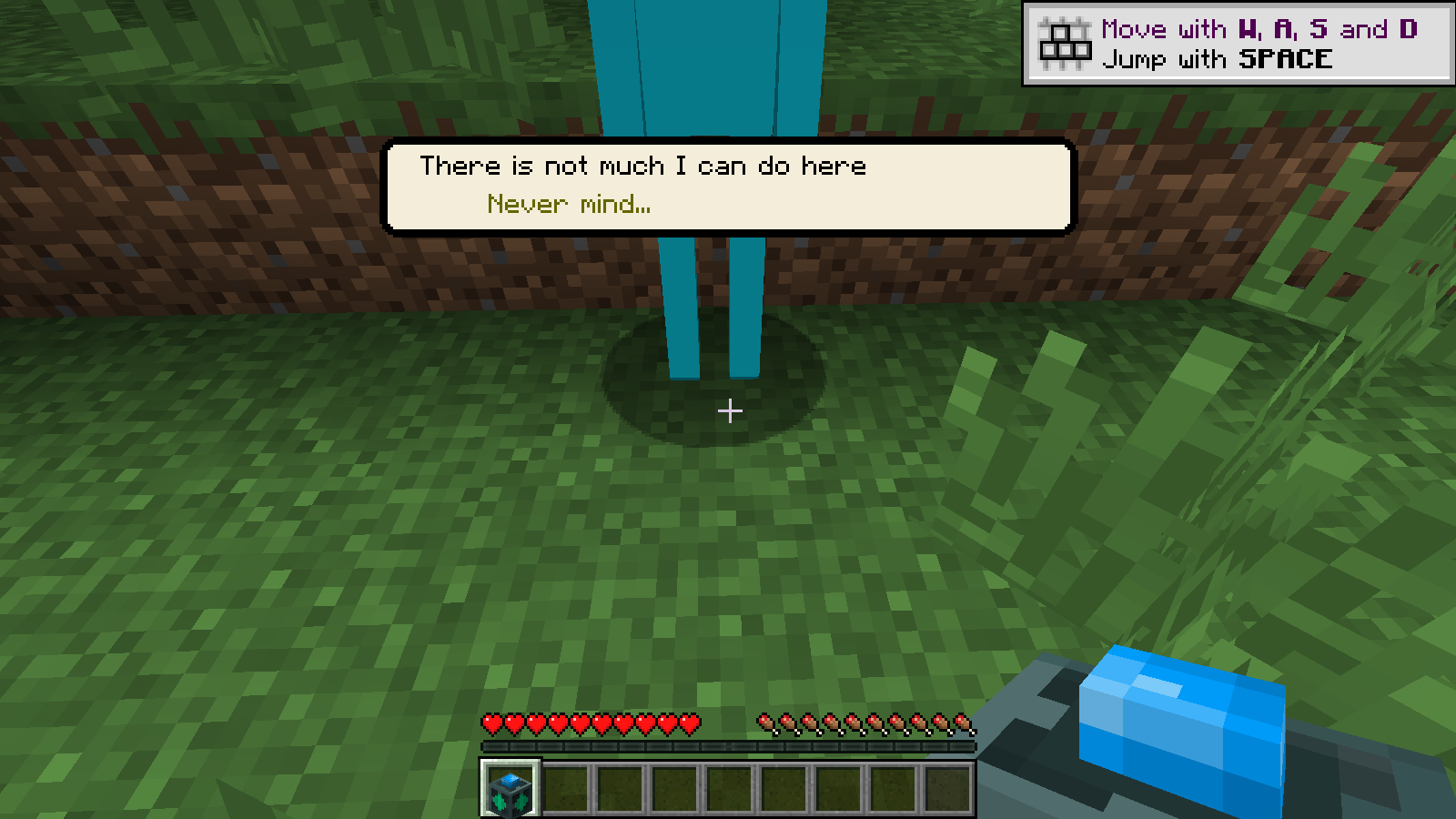Viewport: 1456px width, 819px height.
Task: Click the 'Jump with SPACE' hint text
Action: (x=1218, y=59)
